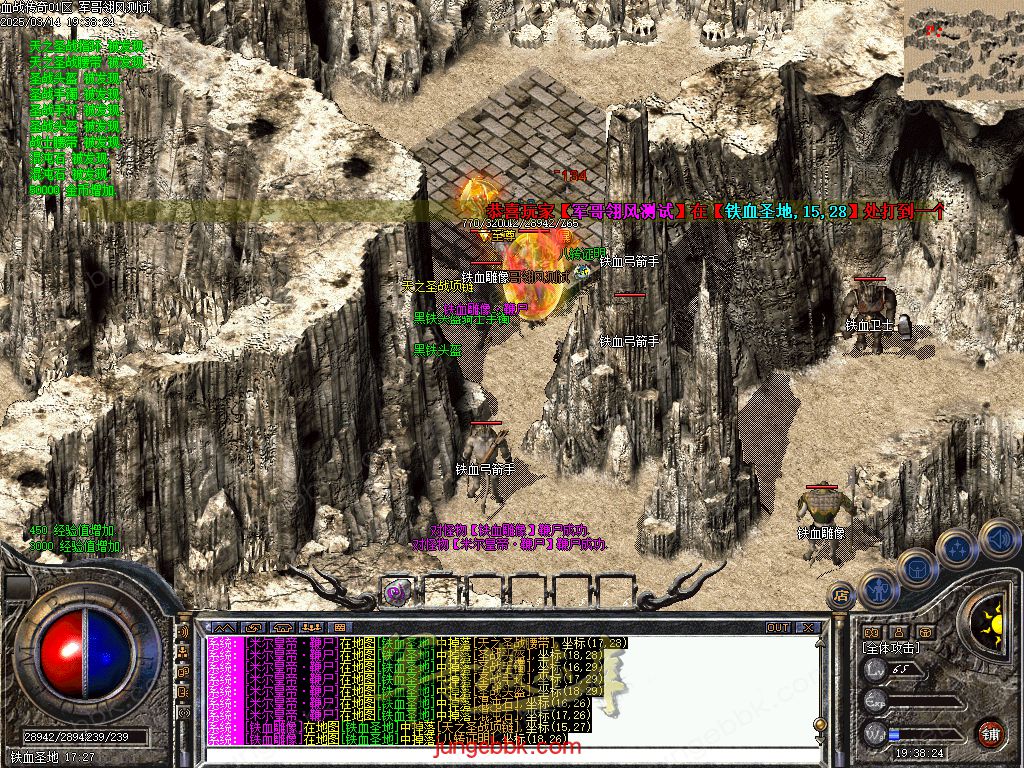
Task: Click the mountain-shaped icon above the chat log
Action: point(221,628)
